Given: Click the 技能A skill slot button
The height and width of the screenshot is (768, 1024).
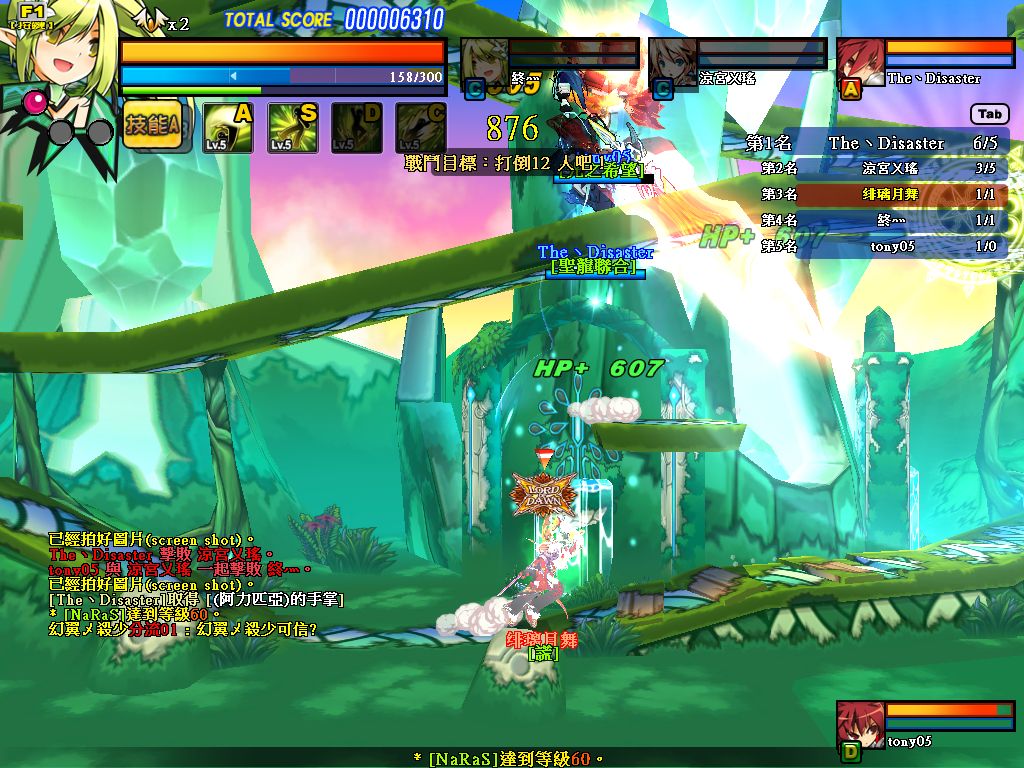Looking at the screenshot, I should tap(153, 125).
